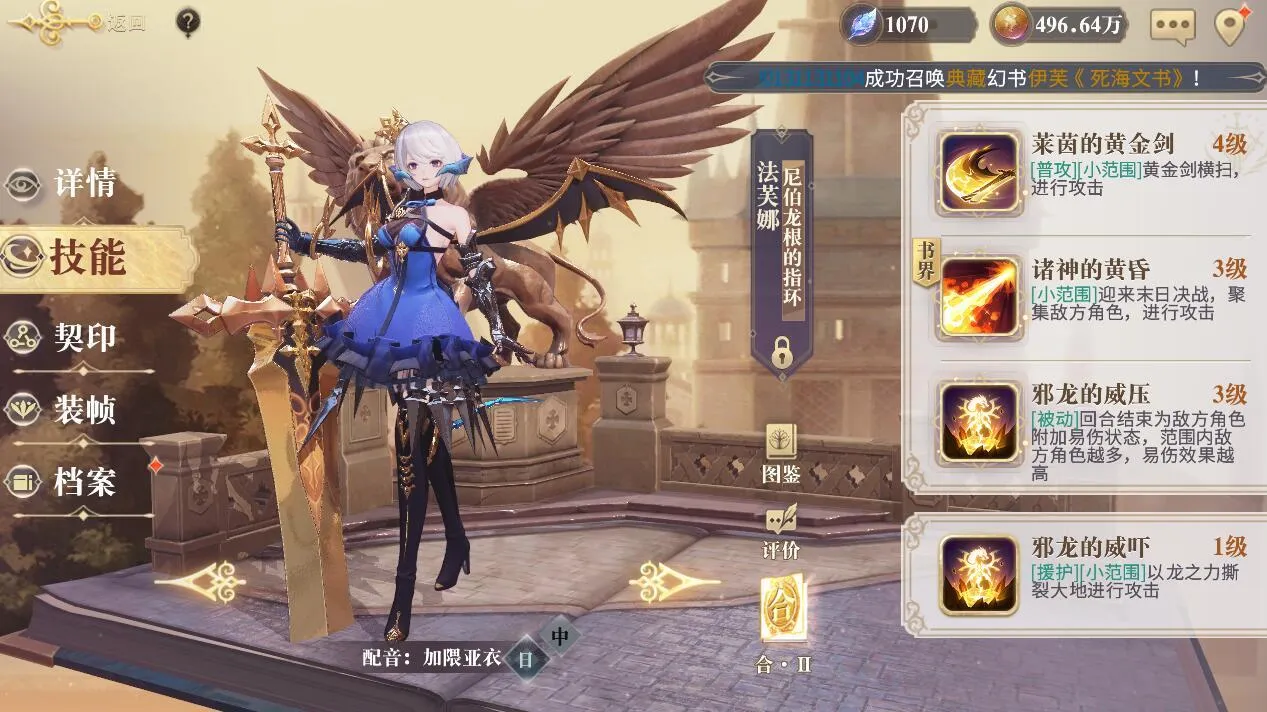Screen dimensions: 1267x712
Task: Open the 图鉴 codex button
Action: tap(782, 454)
